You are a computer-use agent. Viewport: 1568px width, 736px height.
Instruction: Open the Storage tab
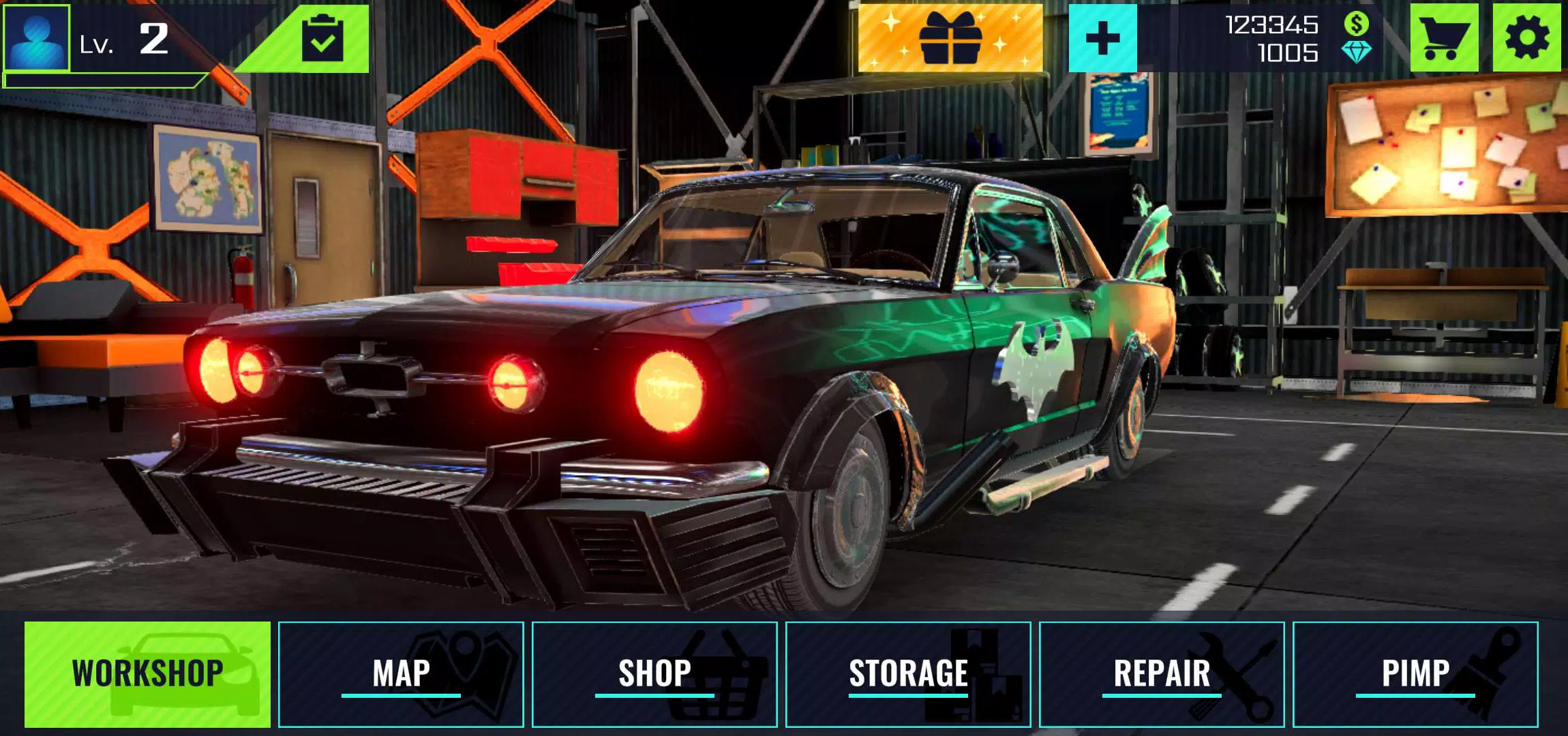[908, 674]
